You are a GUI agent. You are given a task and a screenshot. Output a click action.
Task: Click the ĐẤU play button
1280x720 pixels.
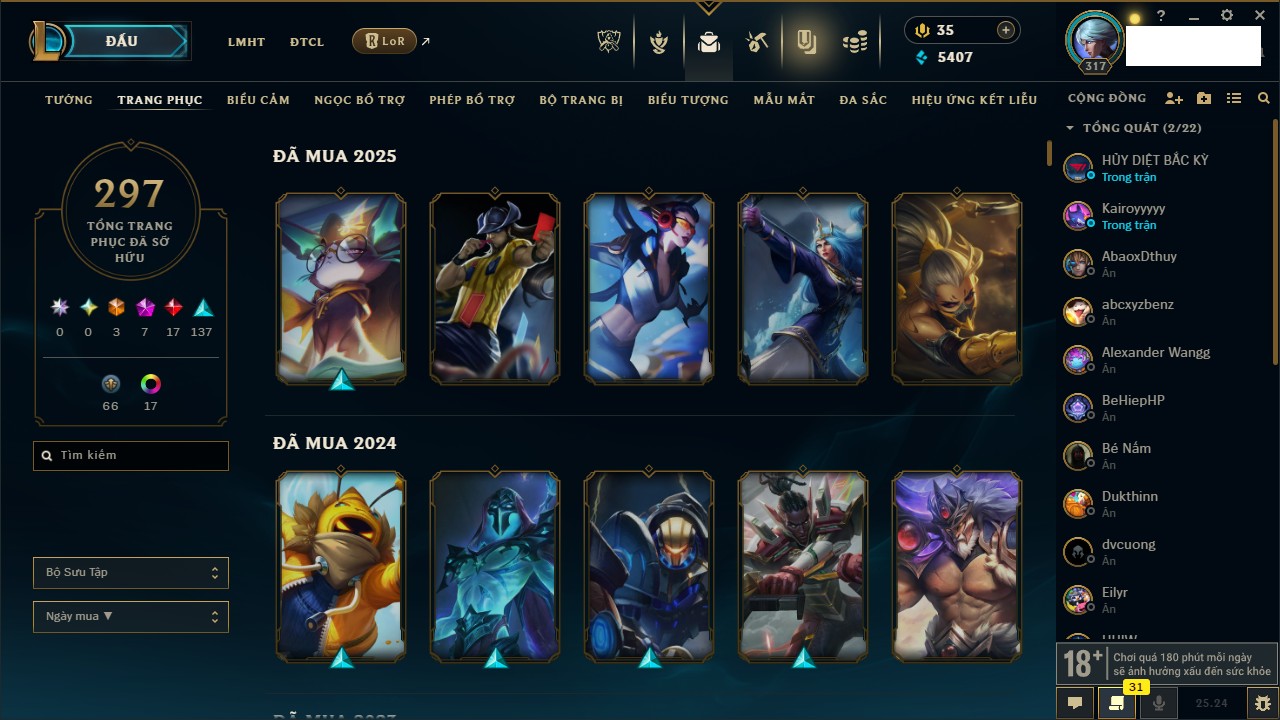(x=122, y=42)
